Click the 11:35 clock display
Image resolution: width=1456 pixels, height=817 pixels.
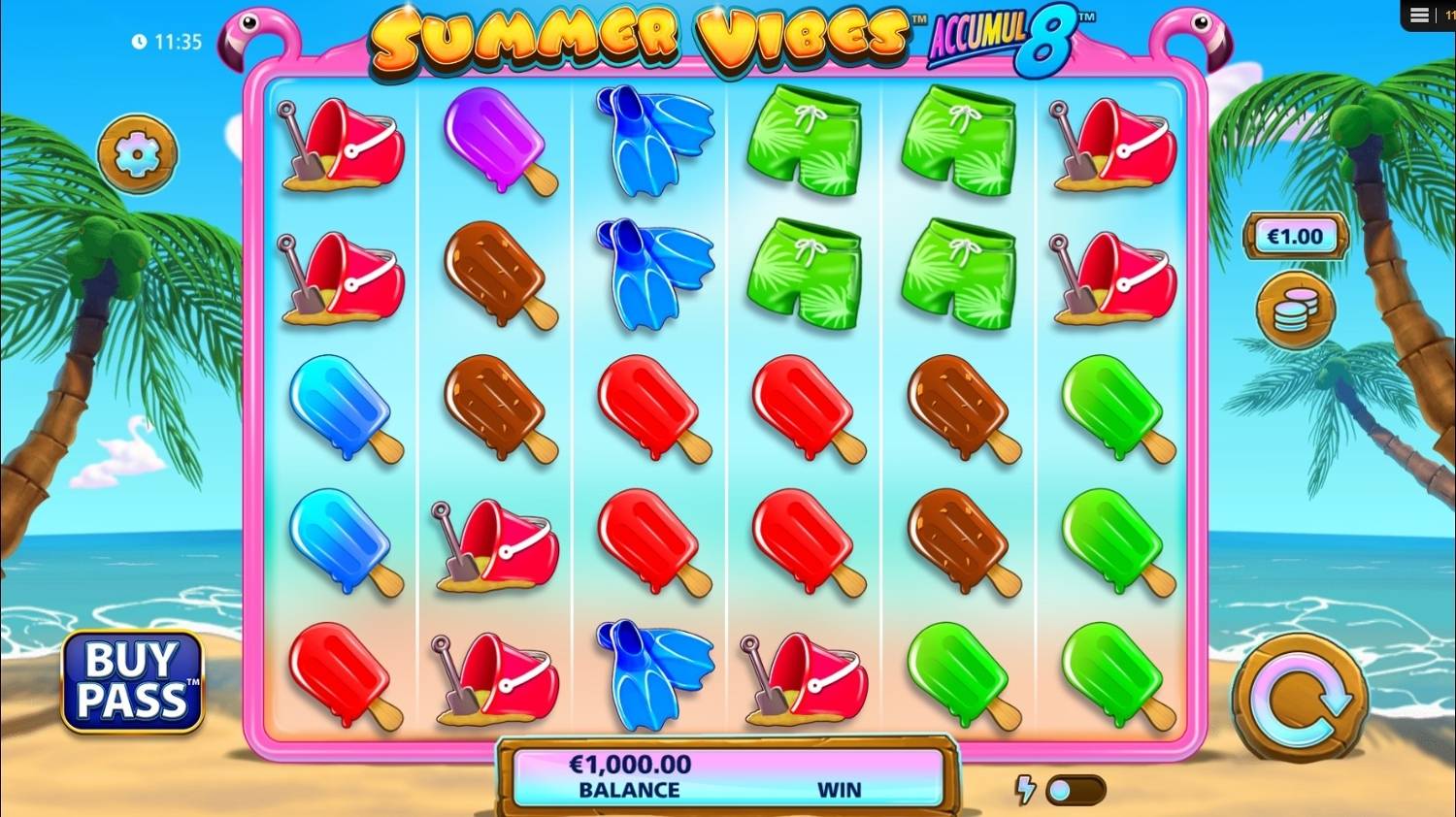[163, 42]
